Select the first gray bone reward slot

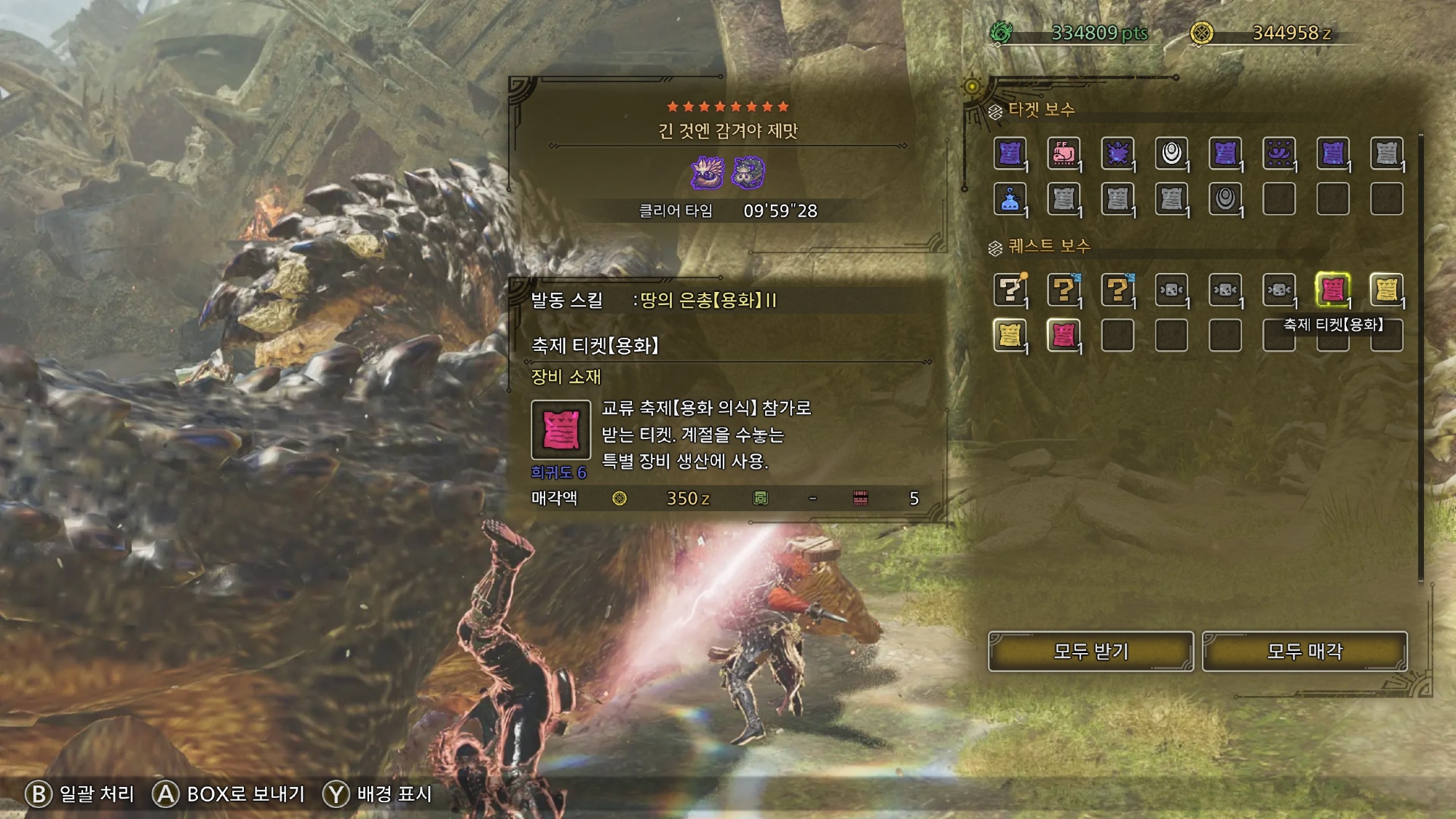pyautogui.click(x=1171, y=290)
